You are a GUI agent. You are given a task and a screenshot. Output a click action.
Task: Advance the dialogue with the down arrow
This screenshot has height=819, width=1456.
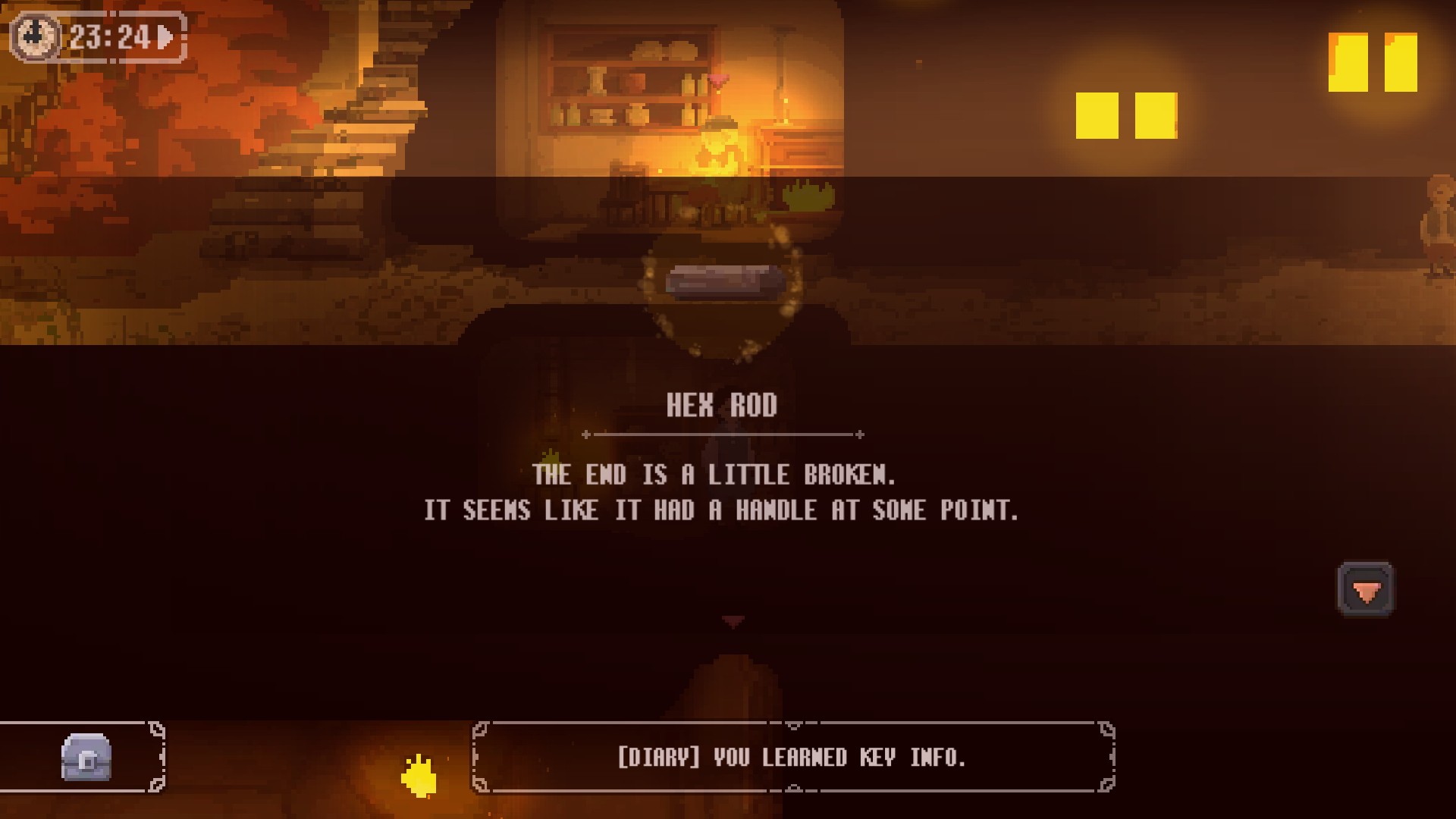coord(1365,590)
